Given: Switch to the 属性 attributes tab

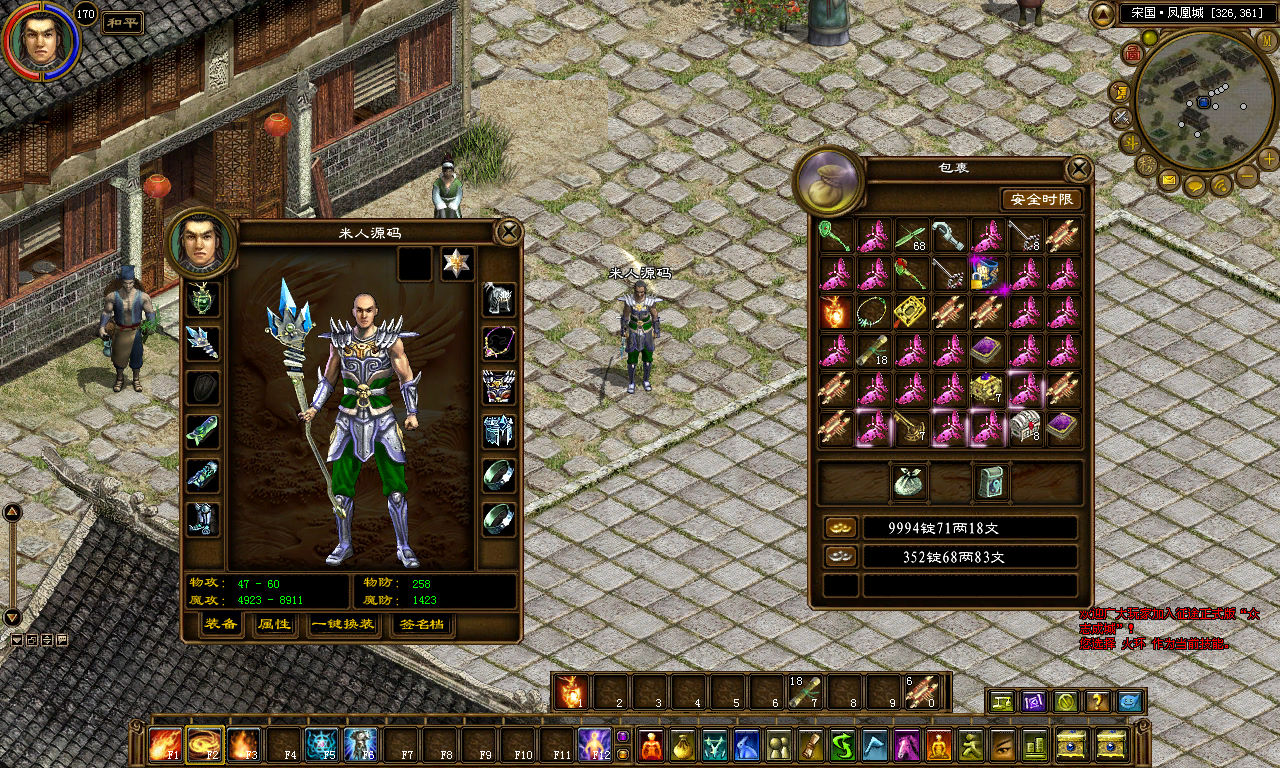Looking at the screenshot, I should 274,625.
